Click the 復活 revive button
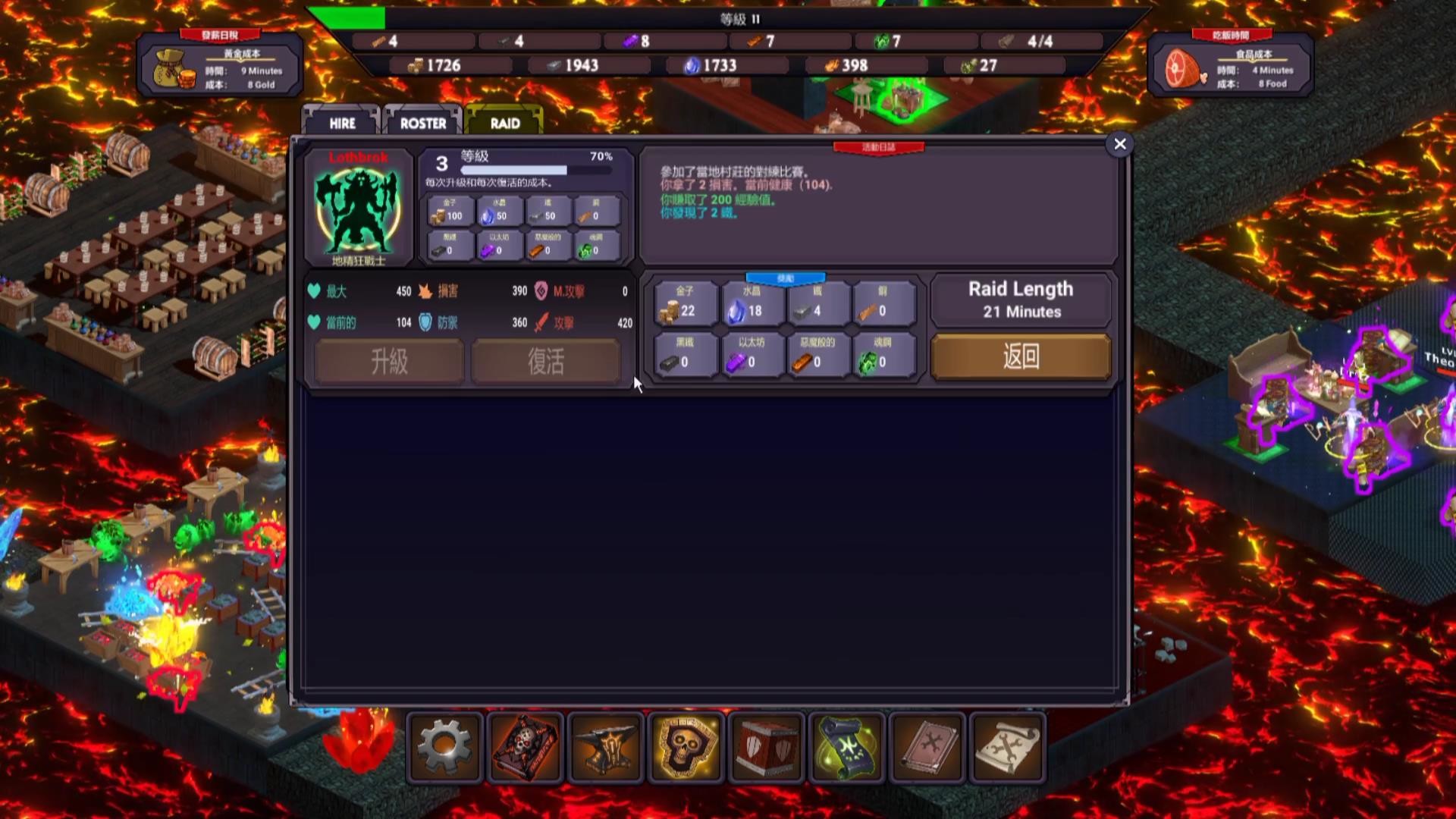1456x819 pixels. pyautogui.click(x=546, y=361)
